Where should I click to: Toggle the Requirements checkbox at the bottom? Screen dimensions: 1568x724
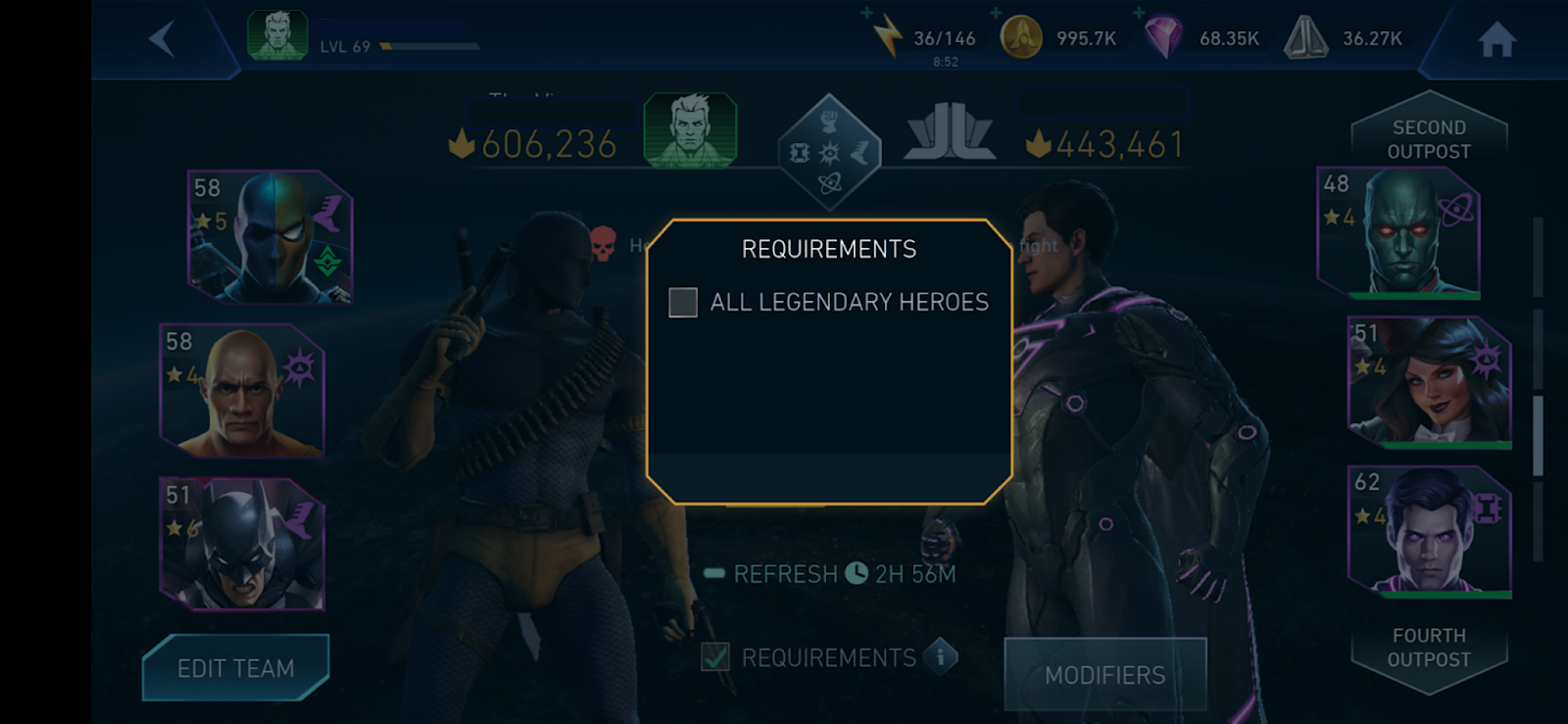[715, 656]
